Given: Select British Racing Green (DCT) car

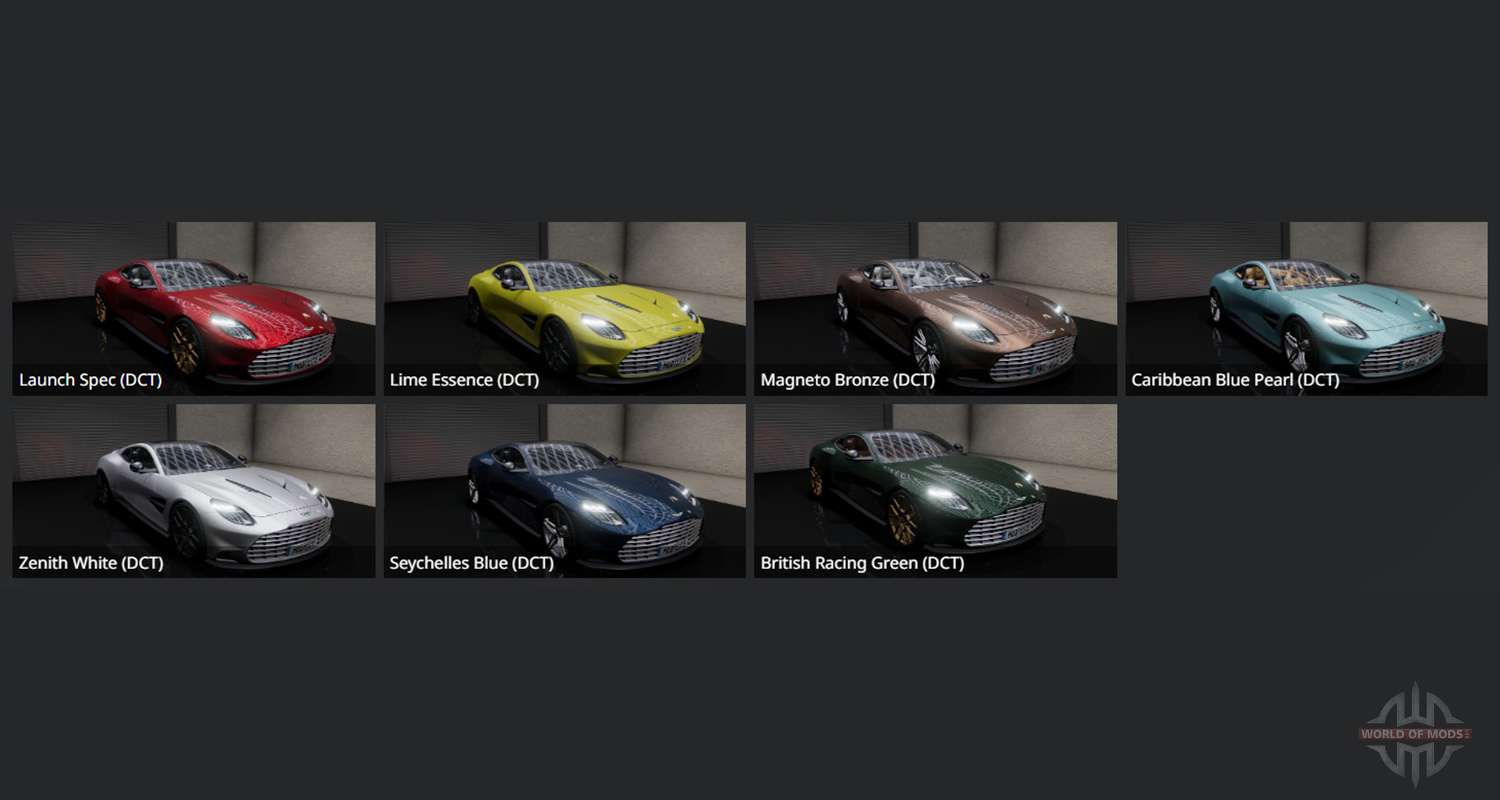Looking at the screenshot, I should tap(935, 490).
